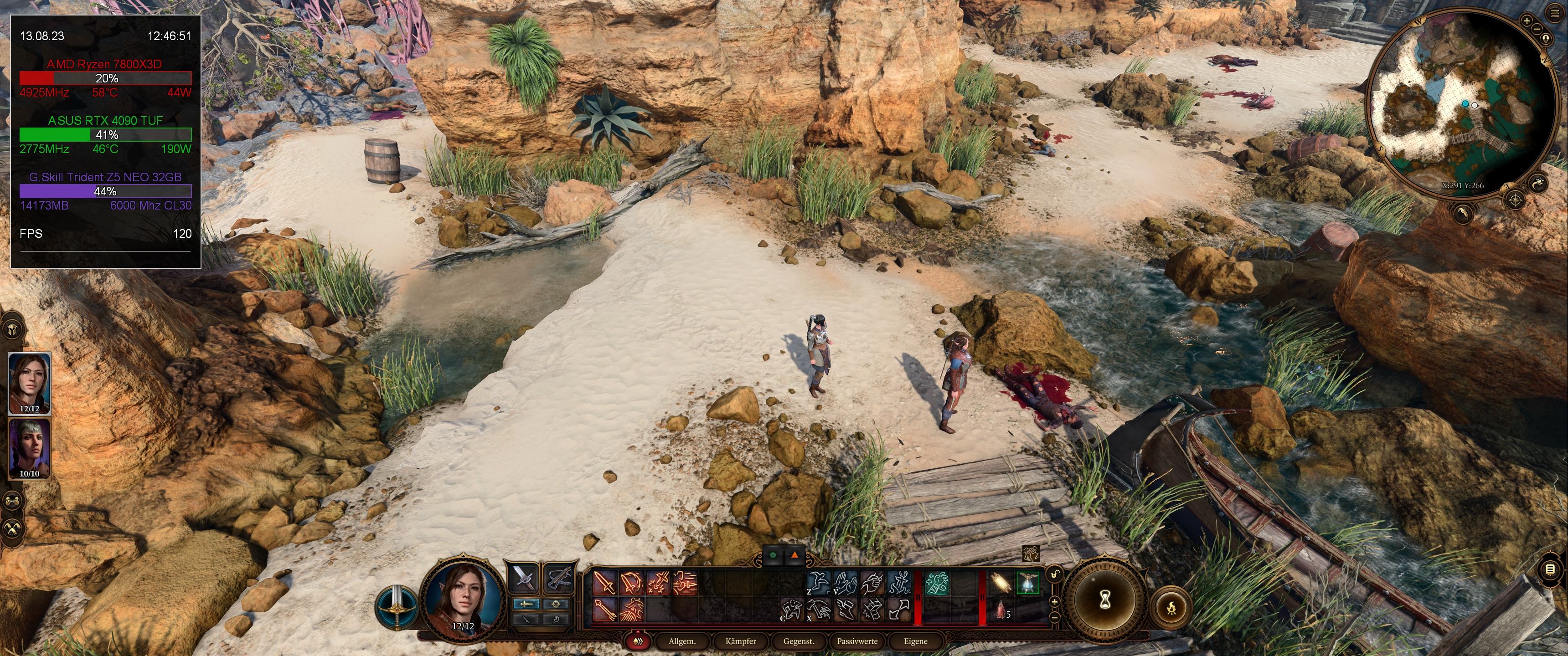This screenshot has width=1568, height=656.
Task: Zoom in on the minimap
Action: 1527,20
